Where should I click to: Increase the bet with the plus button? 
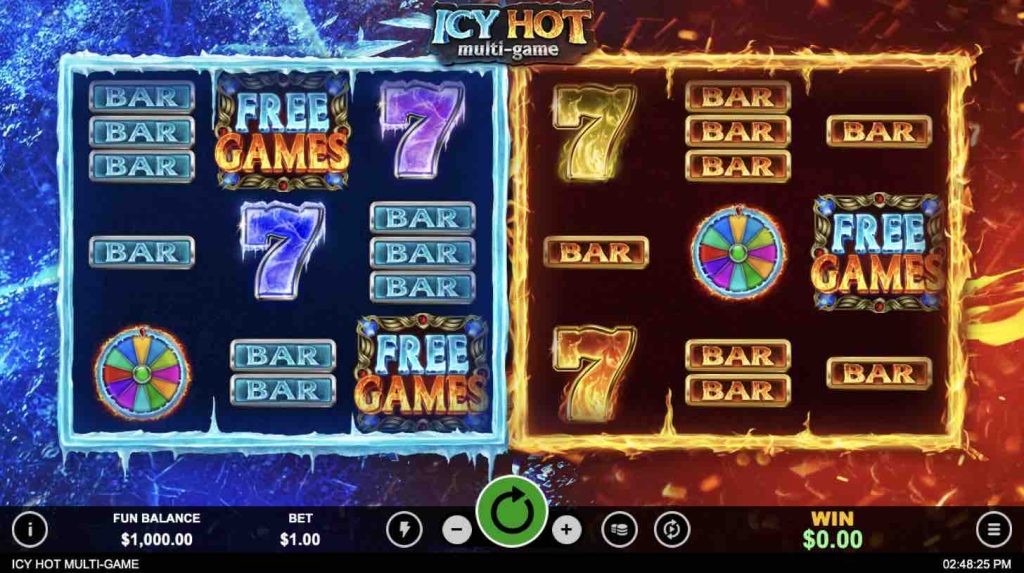[x=566, y=529]
